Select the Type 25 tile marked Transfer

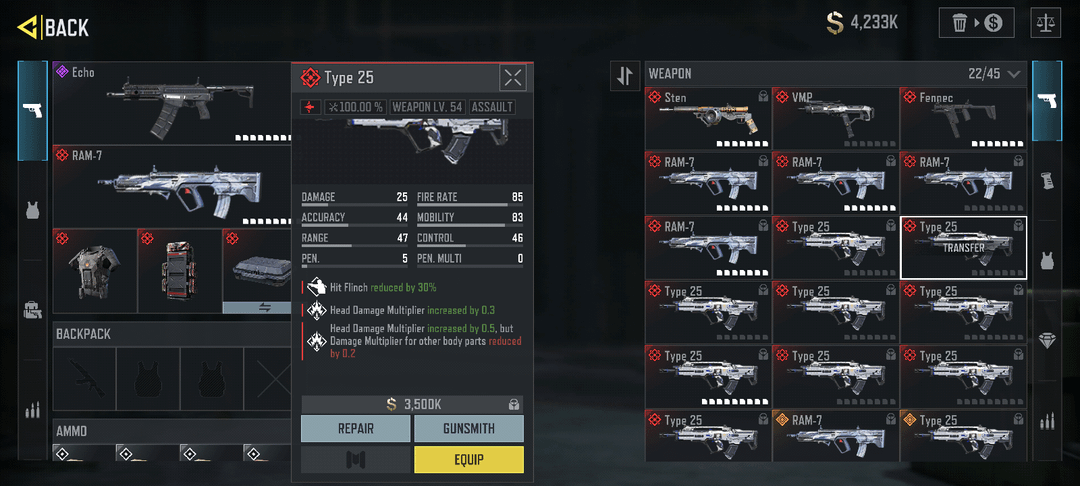click(x=963, y=247)
